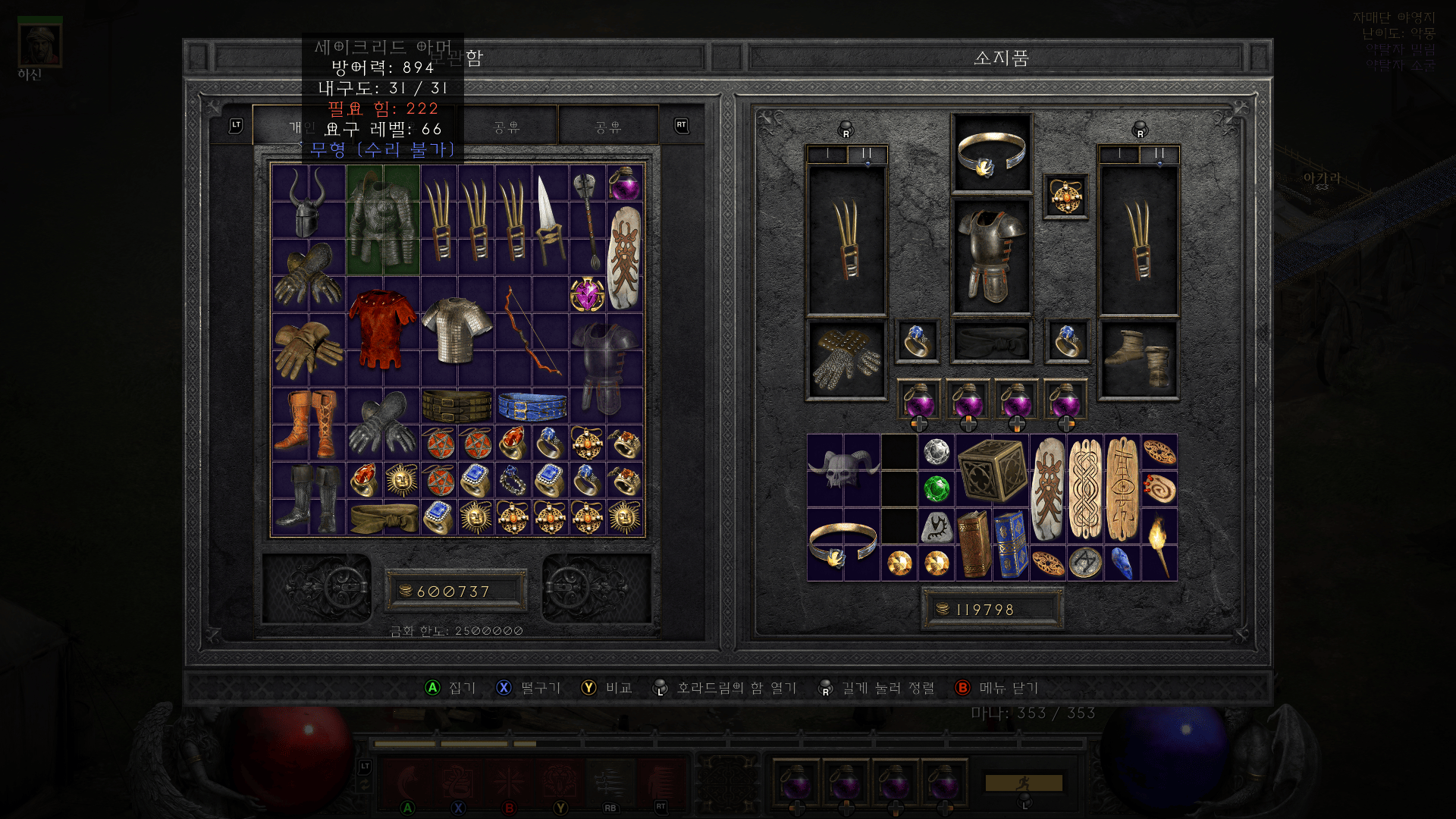The height and width of the screenshot is (819, 1456).
Task: Select the blue tome in inventory
Action: (1010, 544)
